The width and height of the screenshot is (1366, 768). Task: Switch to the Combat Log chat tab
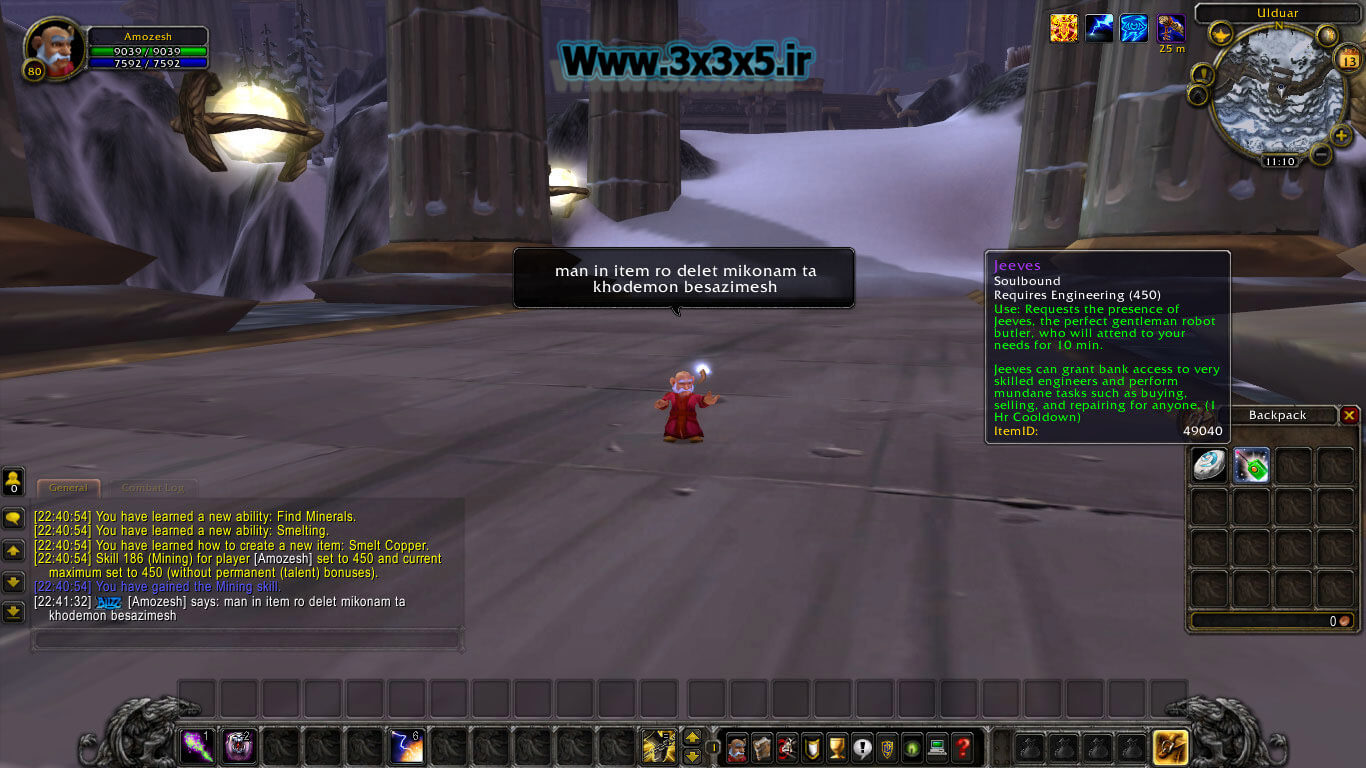[153, 488]
